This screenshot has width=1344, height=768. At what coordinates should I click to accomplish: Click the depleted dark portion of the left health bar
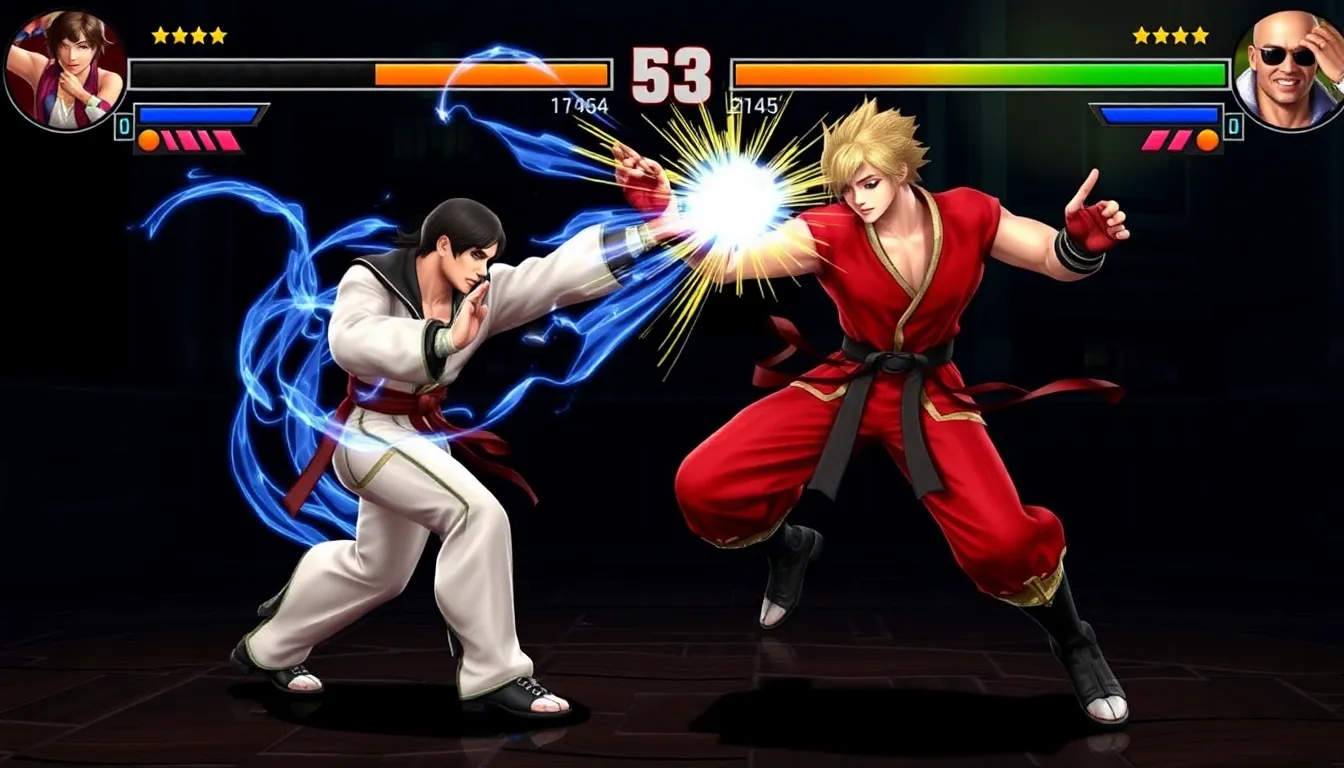tap(250, 73)
